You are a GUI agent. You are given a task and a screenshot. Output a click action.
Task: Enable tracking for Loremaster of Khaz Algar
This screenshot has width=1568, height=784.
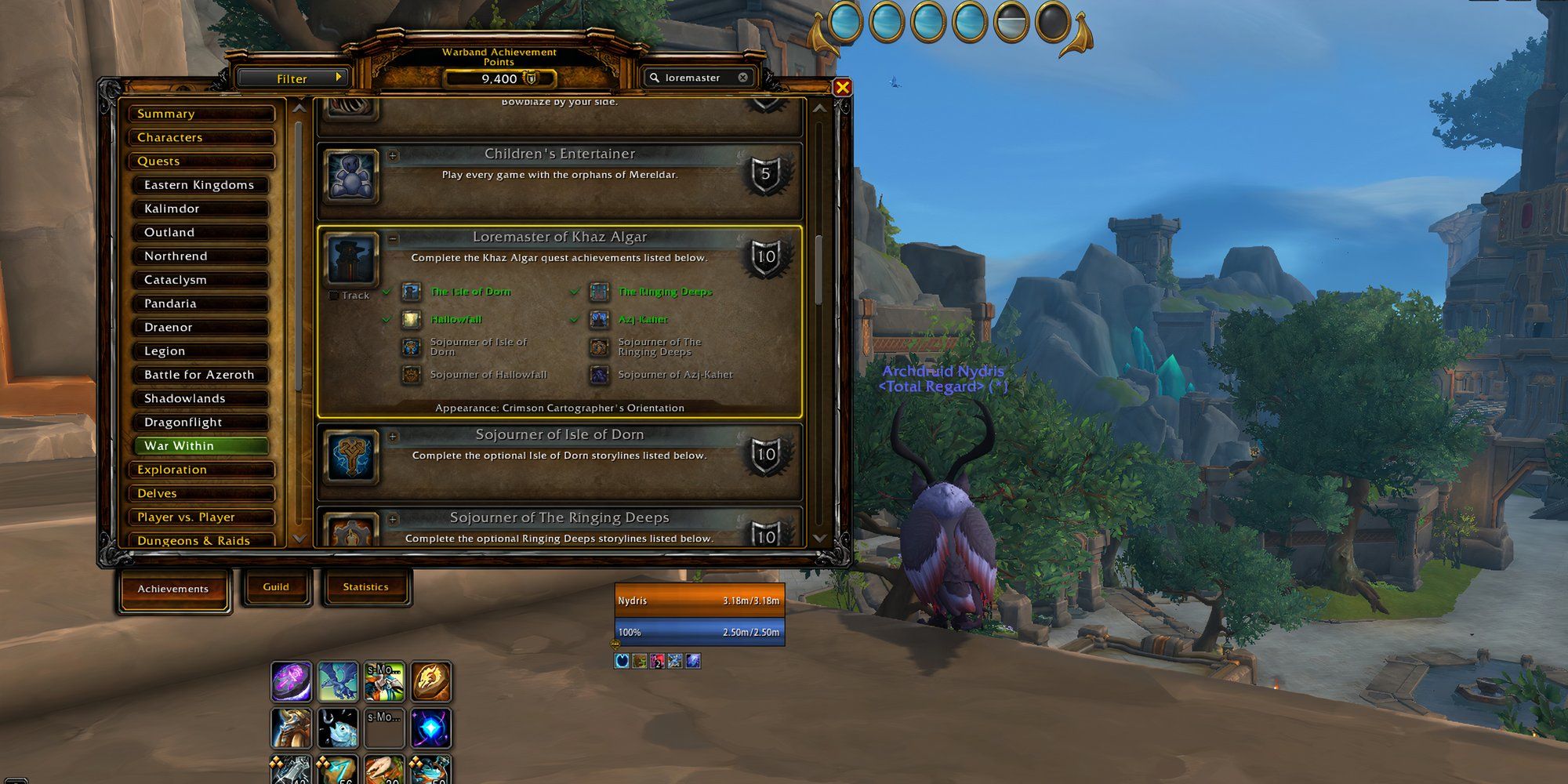tap(332, 295)
